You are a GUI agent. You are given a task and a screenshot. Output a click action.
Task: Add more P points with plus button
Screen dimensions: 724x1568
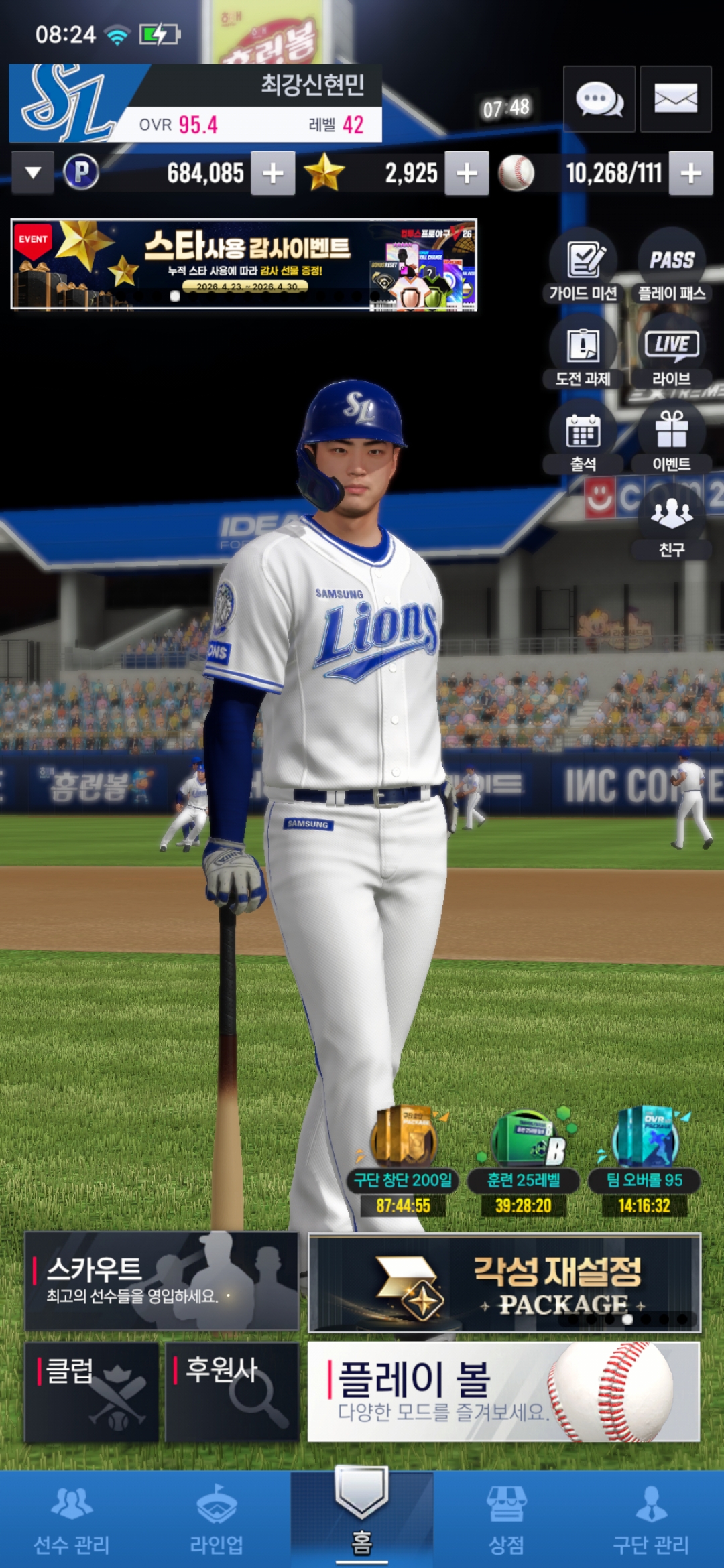click(273, 174)
